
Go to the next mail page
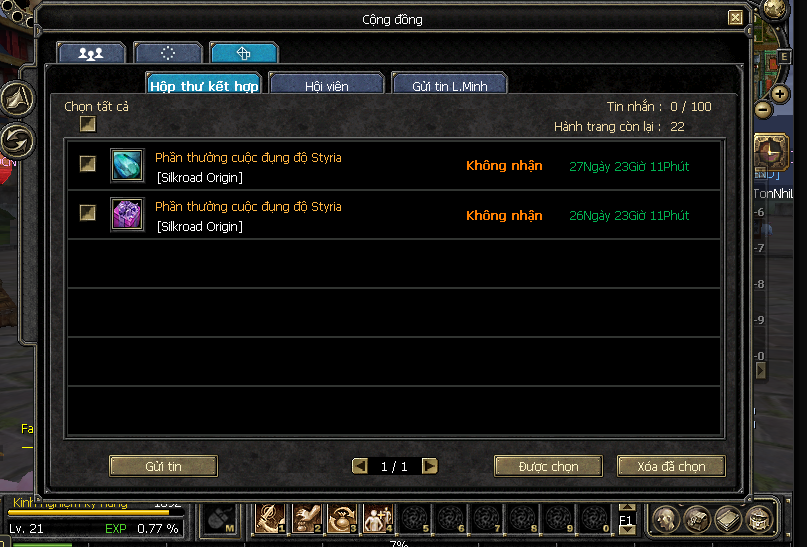430,466
